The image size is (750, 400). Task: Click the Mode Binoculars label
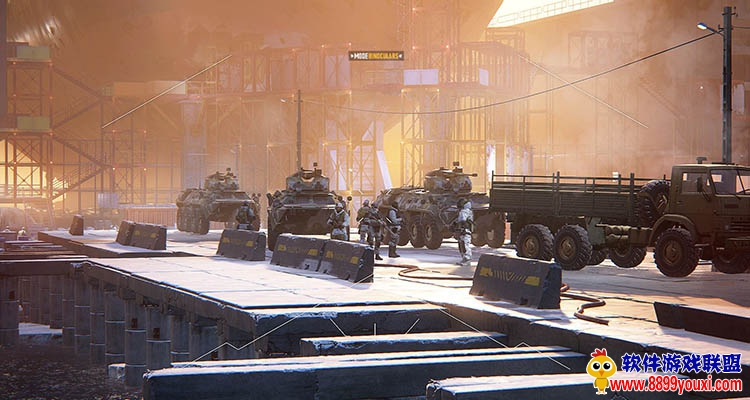pyautogui.click(x=377, y=56)
